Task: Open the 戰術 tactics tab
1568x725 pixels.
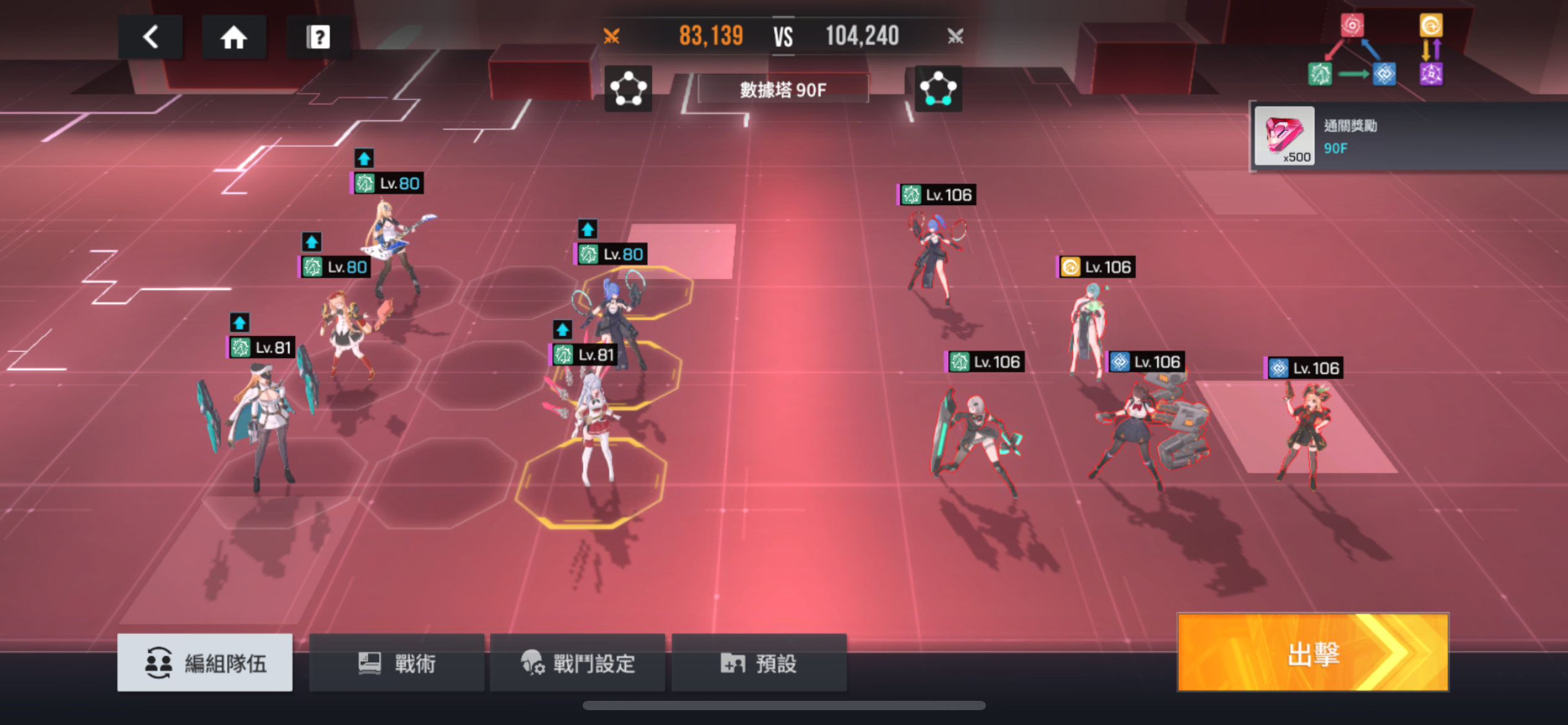Action: coord(396,663)
